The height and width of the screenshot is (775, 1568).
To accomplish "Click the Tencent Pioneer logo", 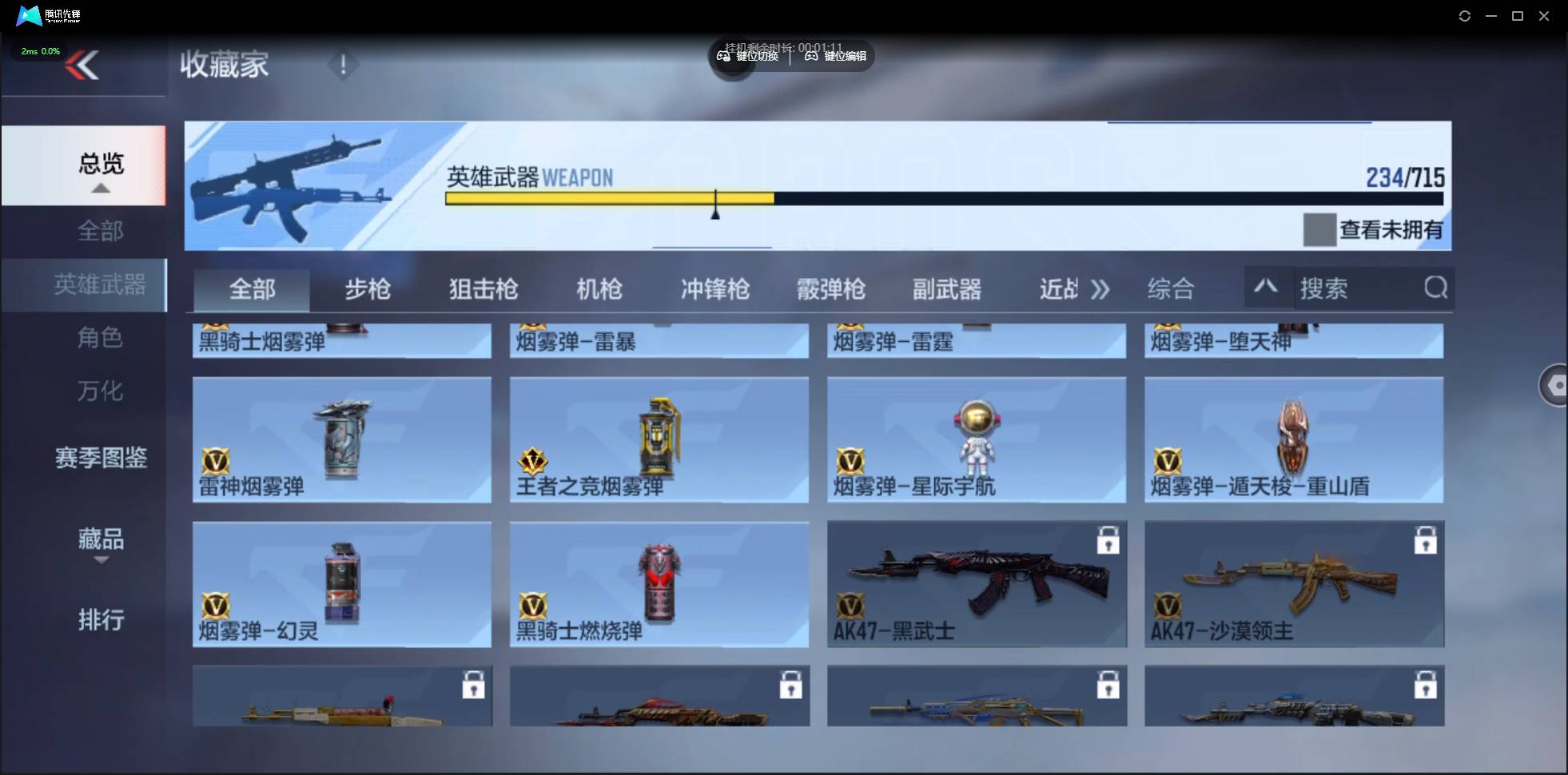I will tap(29, 15).
